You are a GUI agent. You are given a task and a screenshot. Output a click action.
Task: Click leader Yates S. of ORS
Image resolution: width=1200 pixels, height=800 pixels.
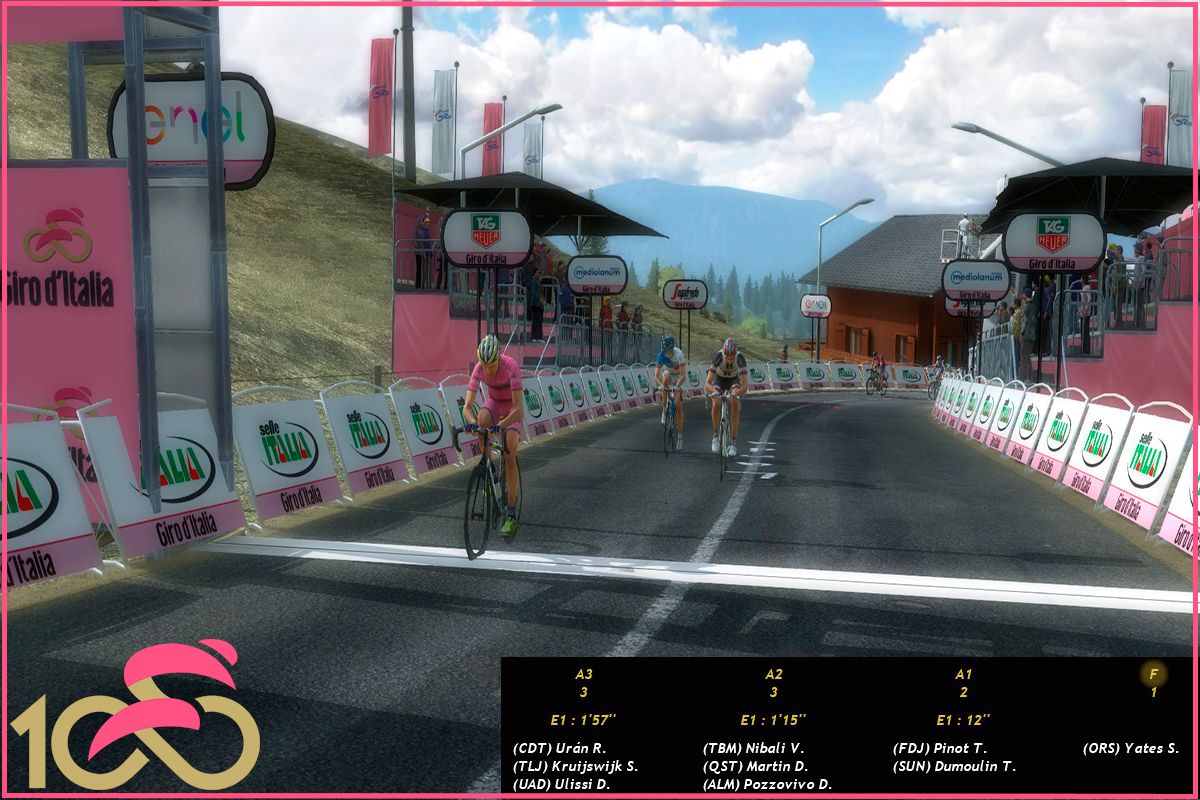click(x=1131, y=748)
